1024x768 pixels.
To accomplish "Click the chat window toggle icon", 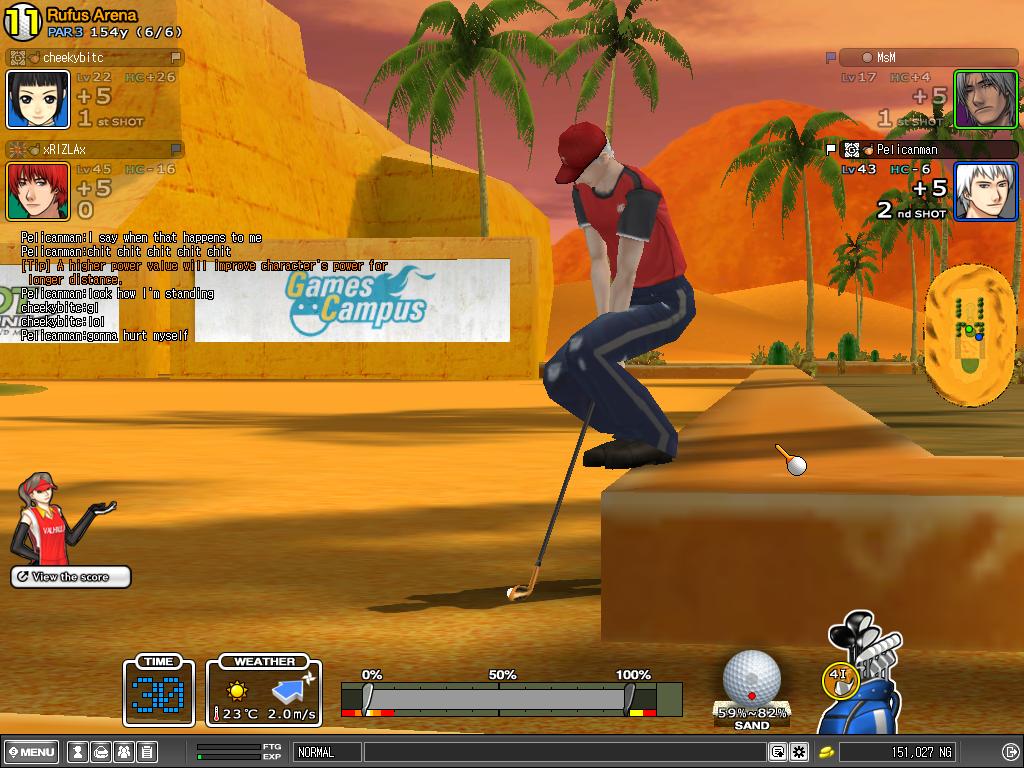I will coord(778,752).
